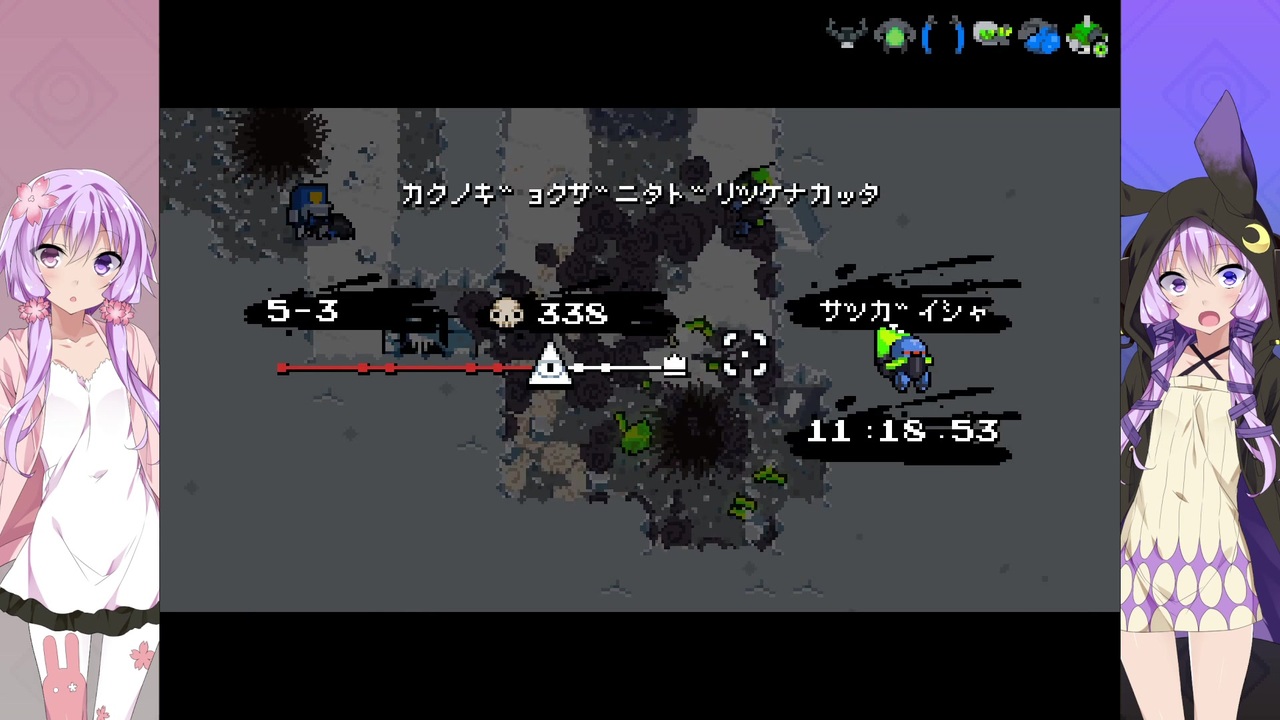Click the Japanese loading tip text
This screenshot has height=720, width=1280.
tap(641, 194)
